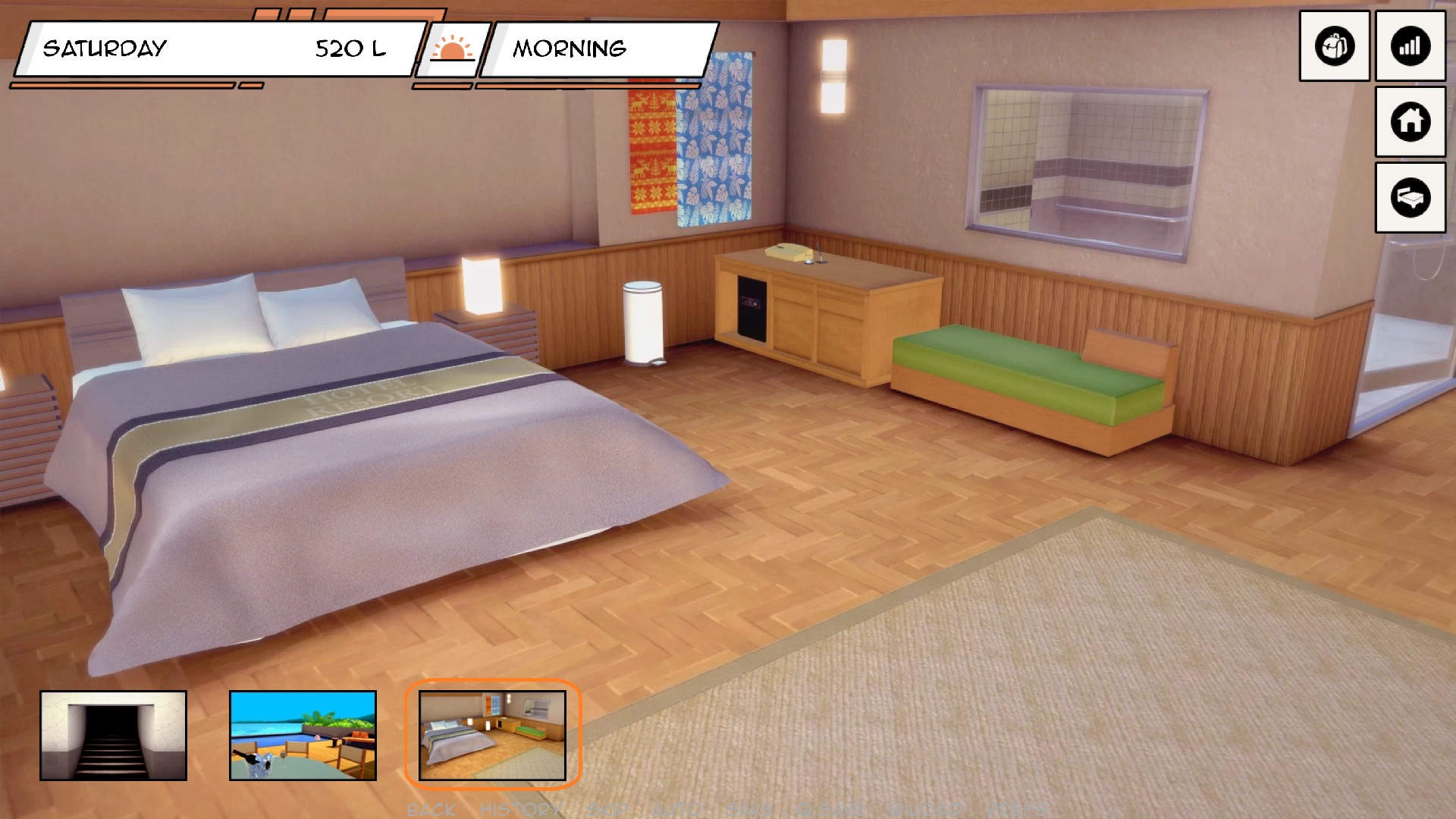Enable Auto mode in the quick menu
Image resolution: width=1456 pixels, height=819 pixels.
pyautogui.click(x=677, y=810)
